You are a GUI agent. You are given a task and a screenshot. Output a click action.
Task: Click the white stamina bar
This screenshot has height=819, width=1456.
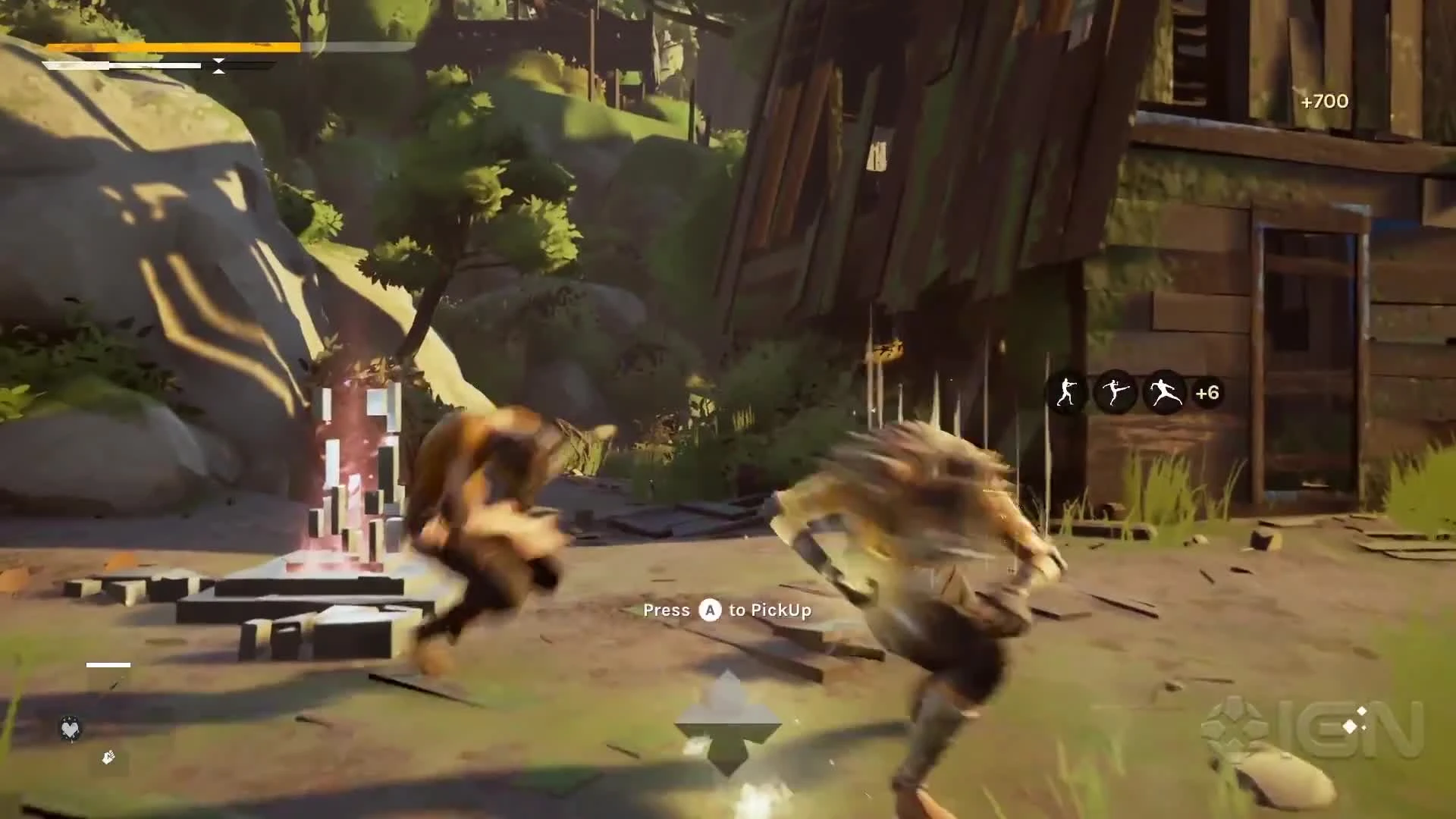click(121, 64)
